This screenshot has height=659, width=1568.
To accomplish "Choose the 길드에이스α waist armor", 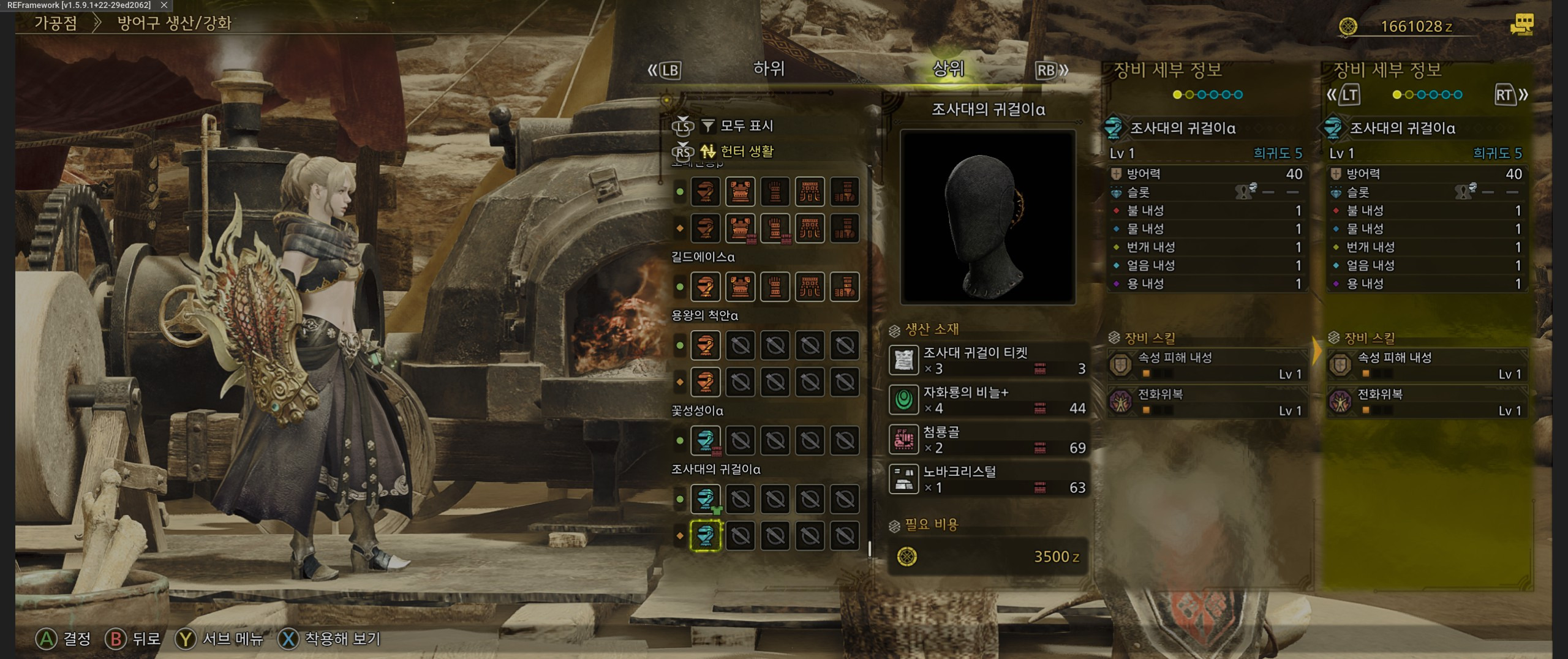I will click(810, 287).
